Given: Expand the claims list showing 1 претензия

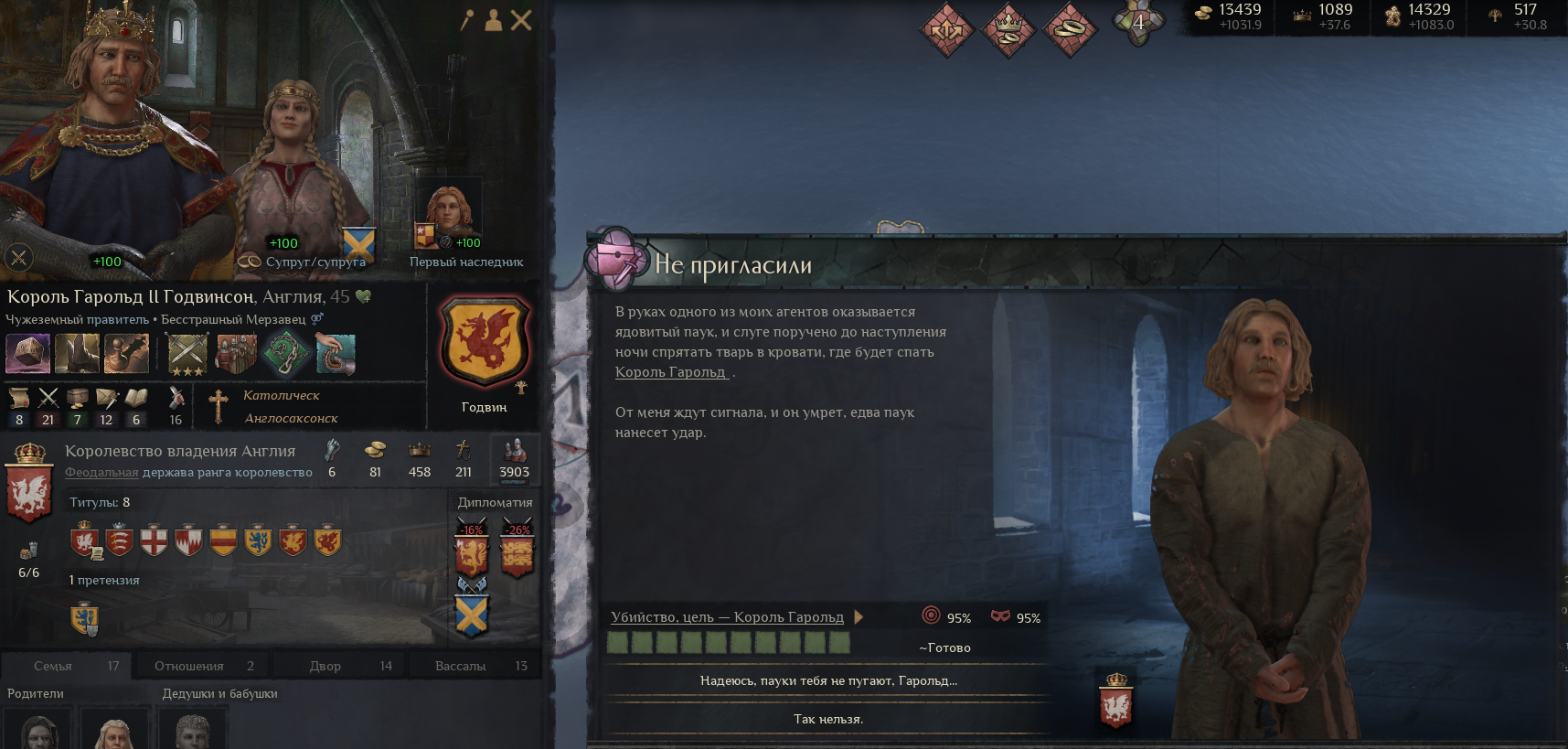Looking at the screenshot, I should (103, 580).
